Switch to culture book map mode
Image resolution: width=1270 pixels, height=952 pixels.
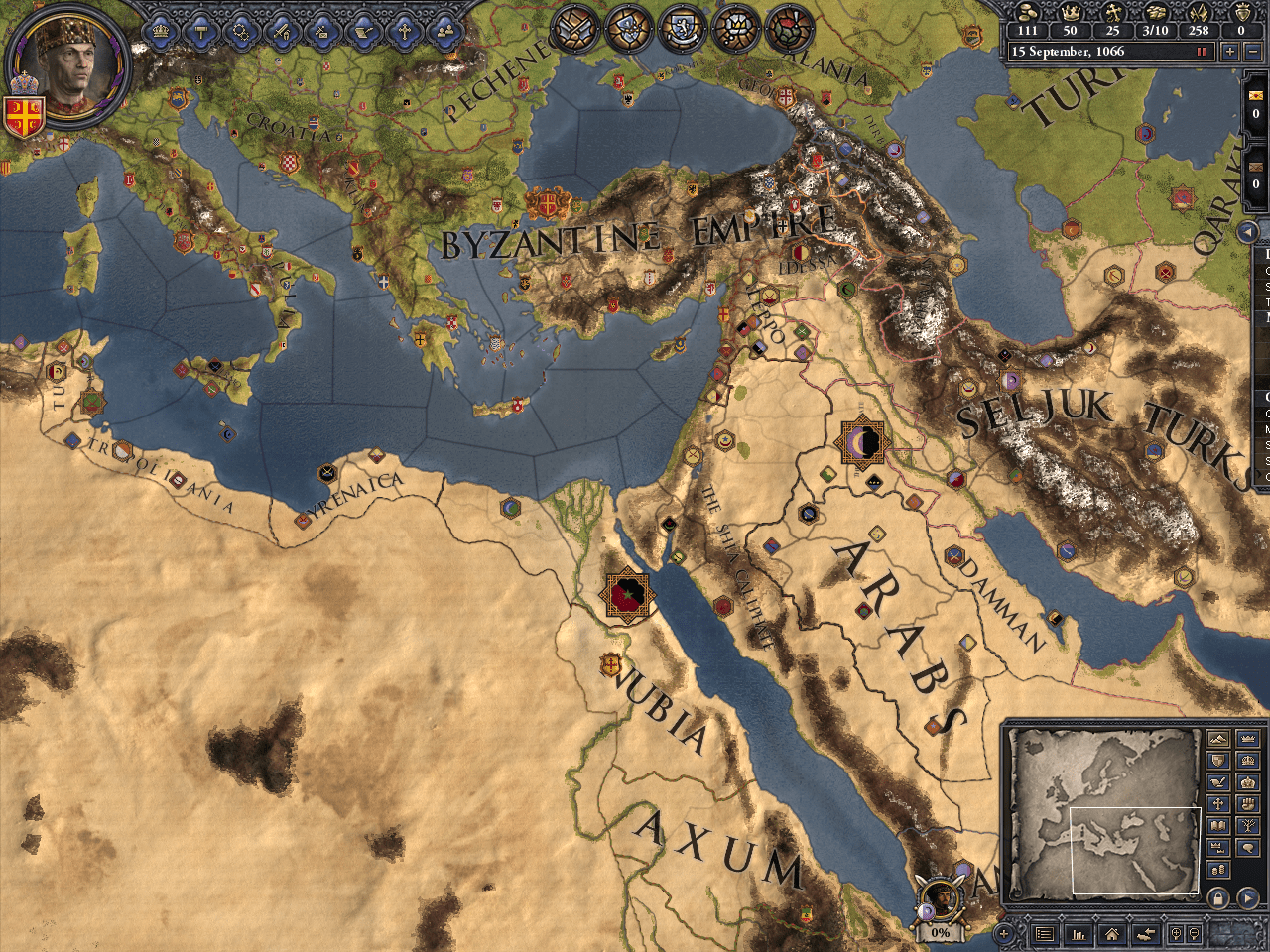point(1218,826)
